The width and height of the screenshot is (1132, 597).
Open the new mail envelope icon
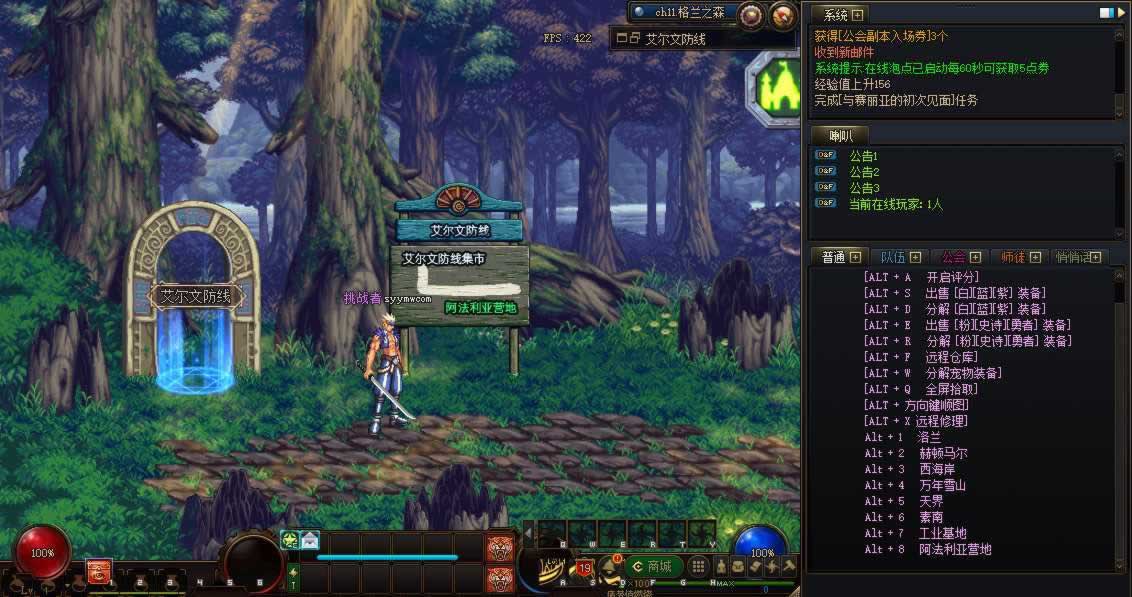[x=310, y=539]
